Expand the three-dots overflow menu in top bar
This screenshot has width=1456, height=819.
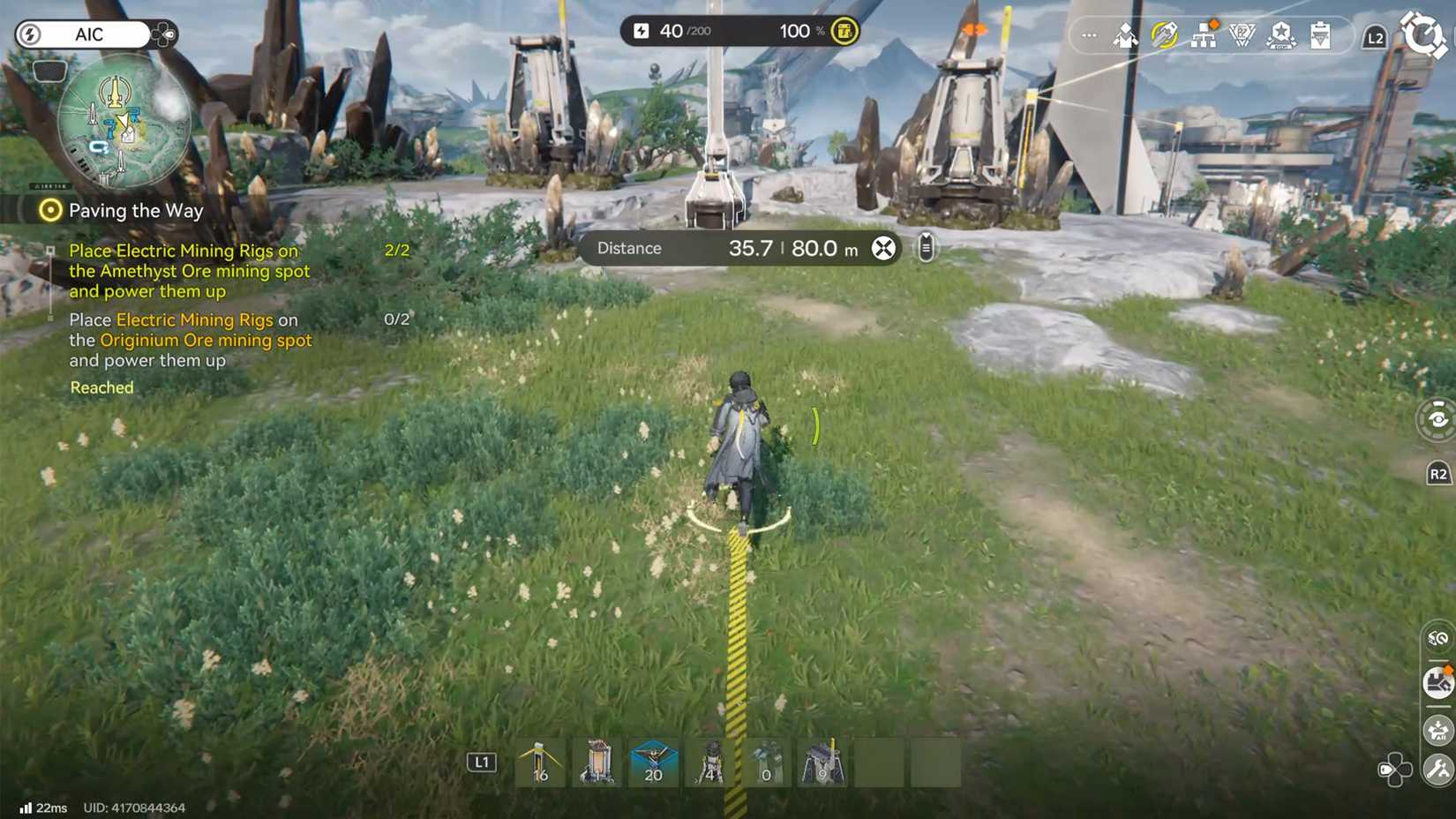pyautogui.click(x=1088, y=35)
